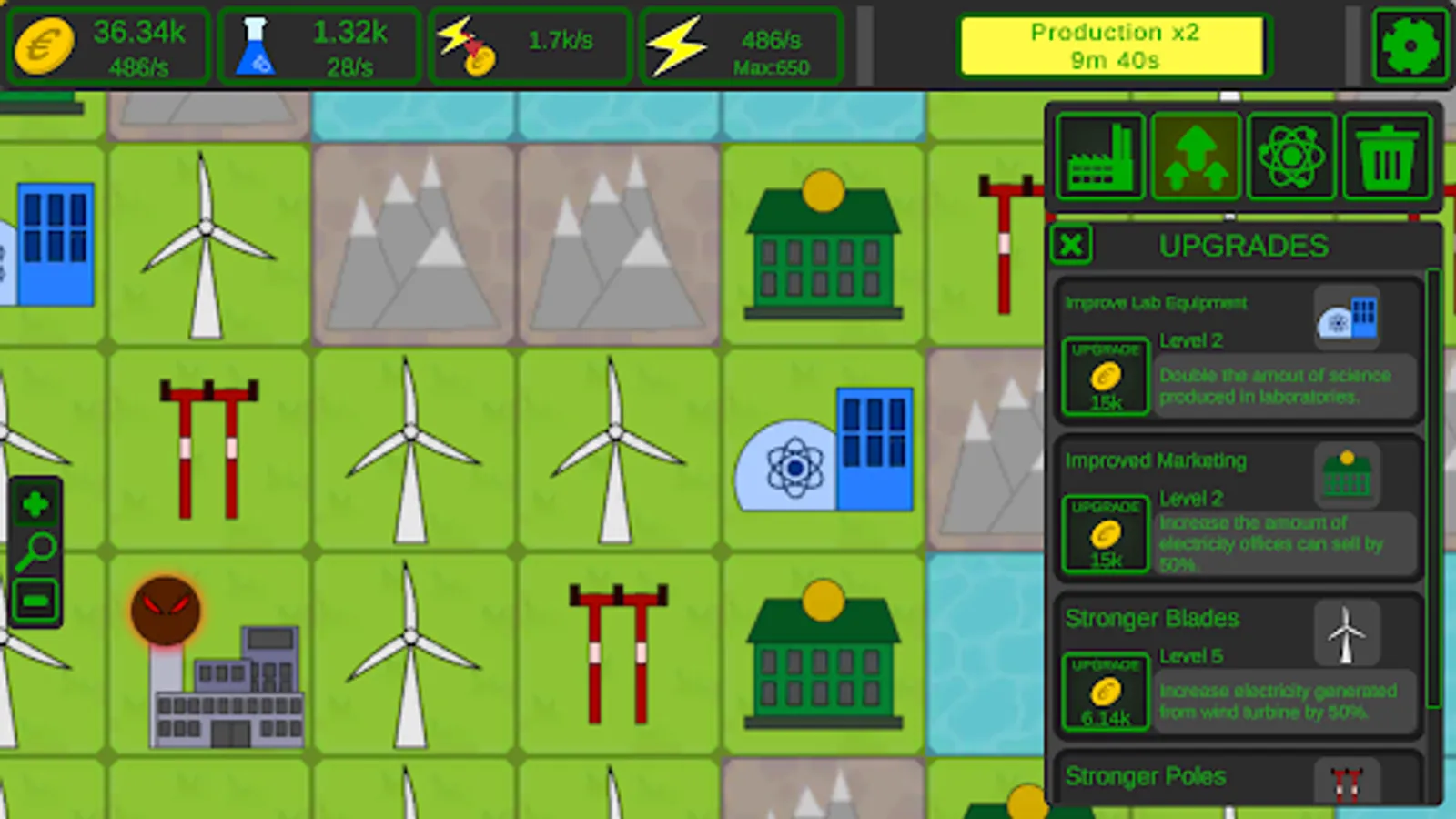Click the zoom in plus control

pos(35,503)
